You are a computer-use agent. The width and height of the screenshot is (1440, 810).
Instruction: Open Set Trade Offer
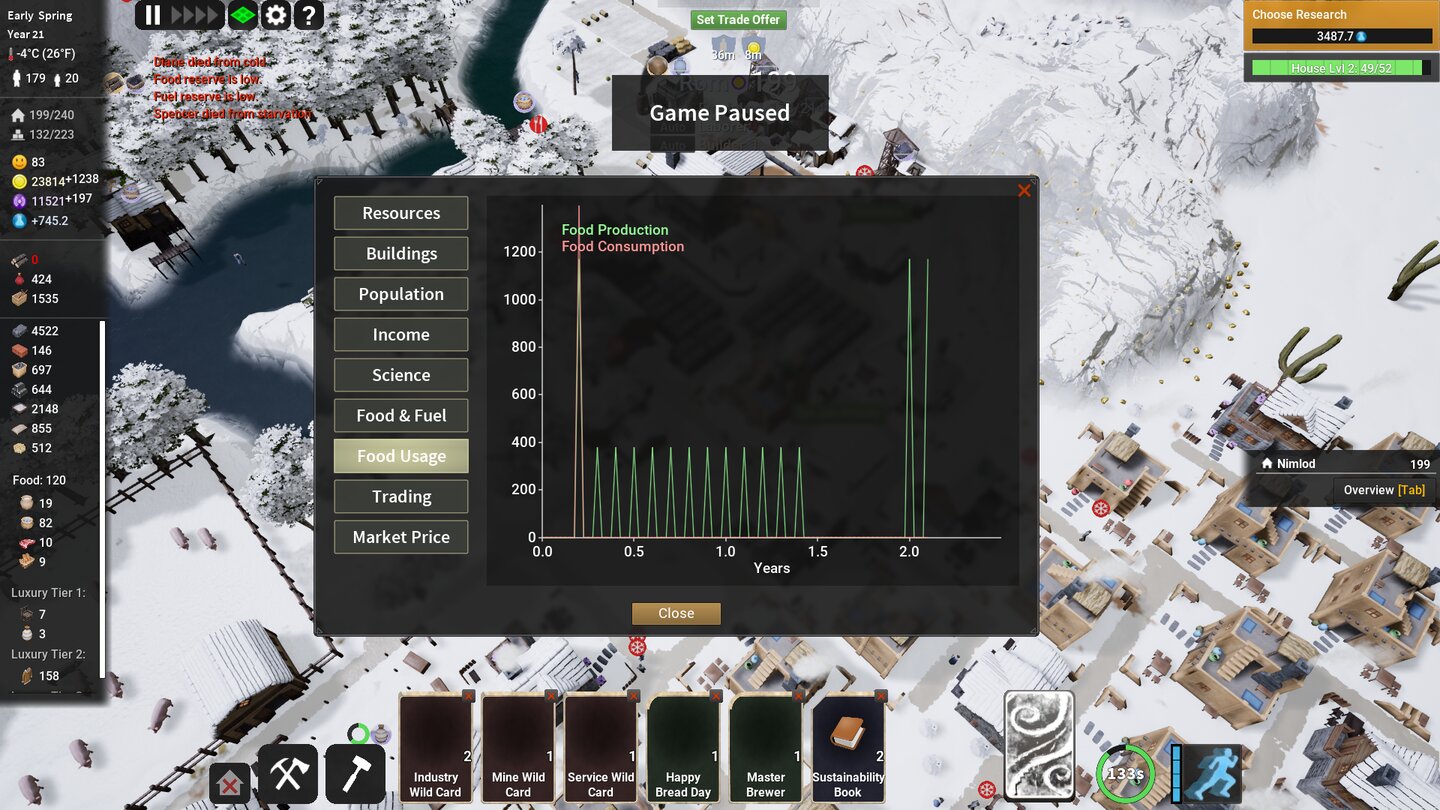pyautogui.click(x=739, y=19)
